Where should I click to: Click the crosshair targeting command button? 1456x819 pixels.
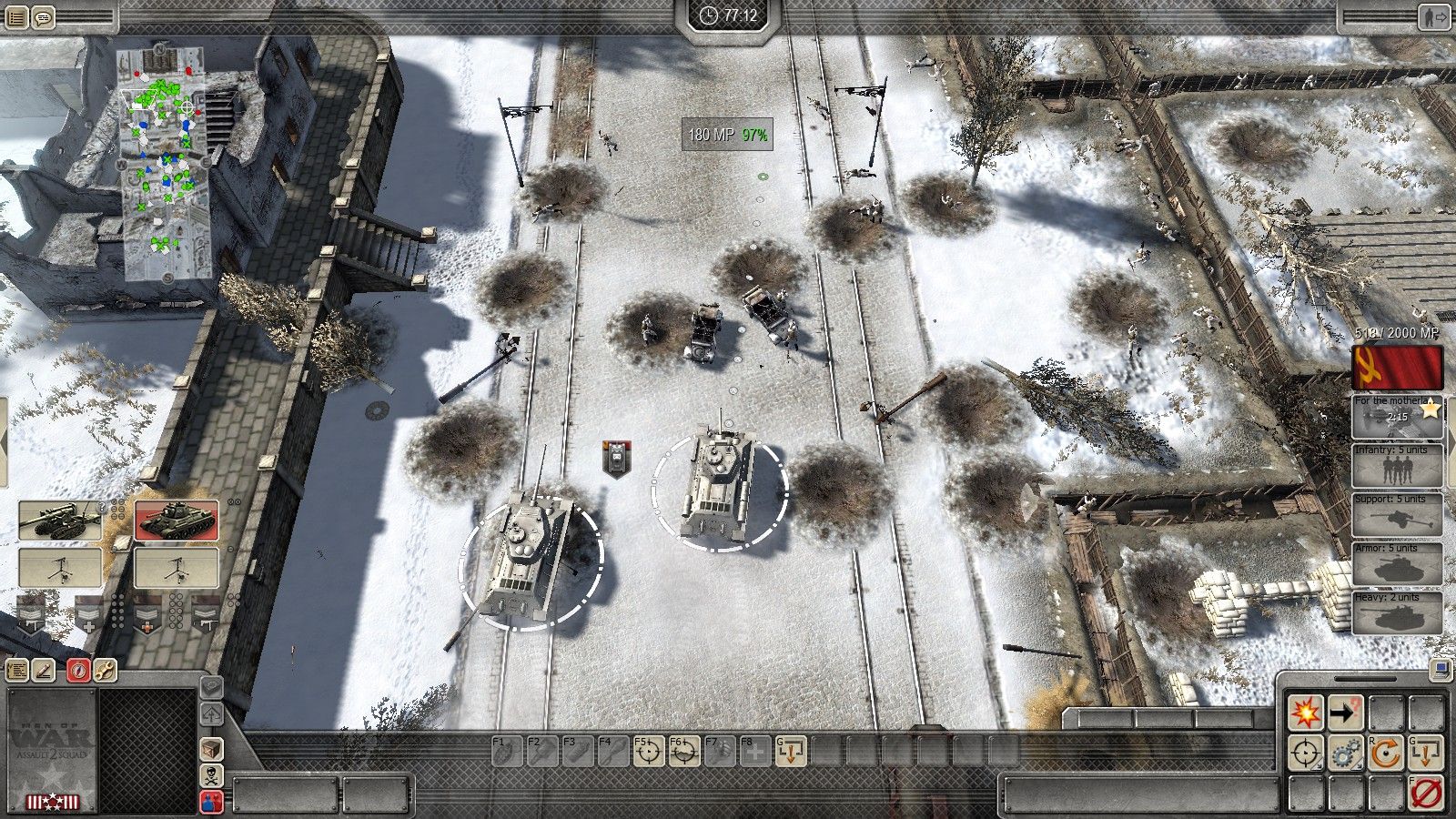[1305, 753]
